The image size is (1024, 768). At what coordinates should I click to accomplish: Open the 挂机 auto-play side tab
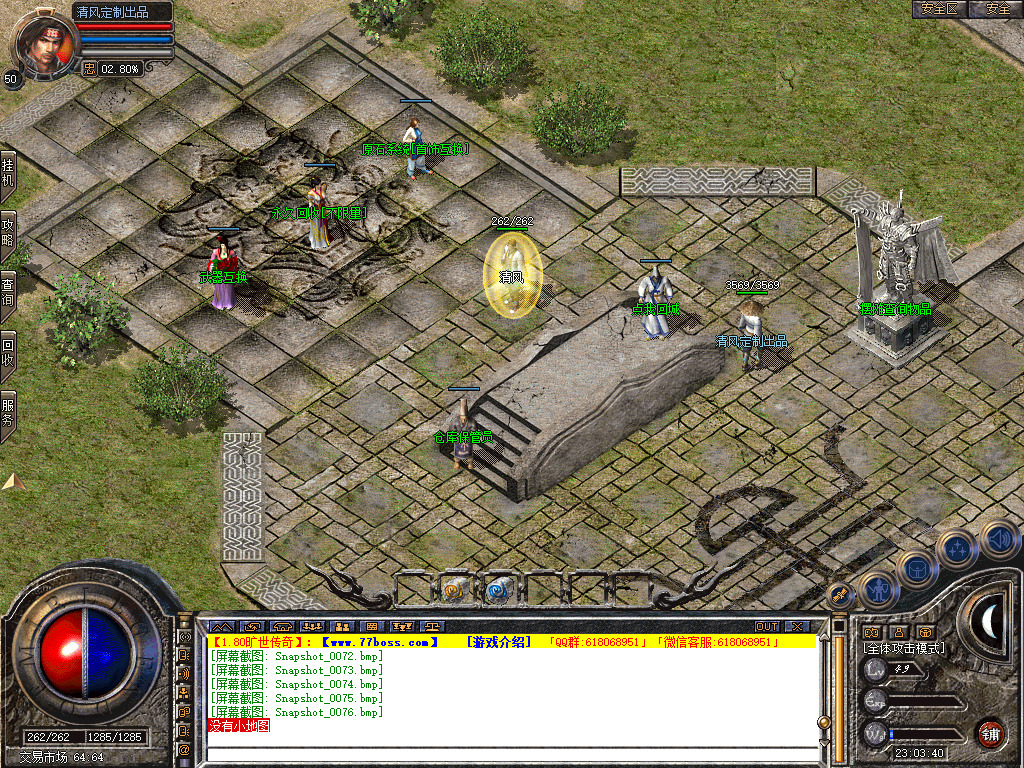point(8,173)
